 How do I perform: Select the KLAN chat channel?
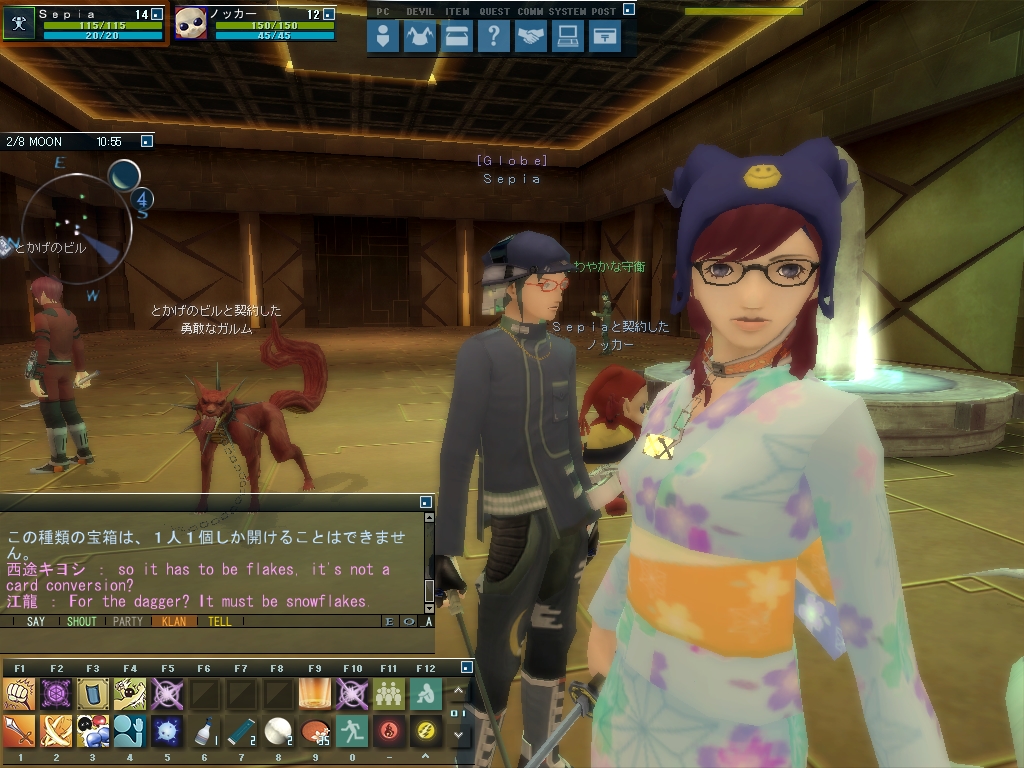[x=174, y=621]
